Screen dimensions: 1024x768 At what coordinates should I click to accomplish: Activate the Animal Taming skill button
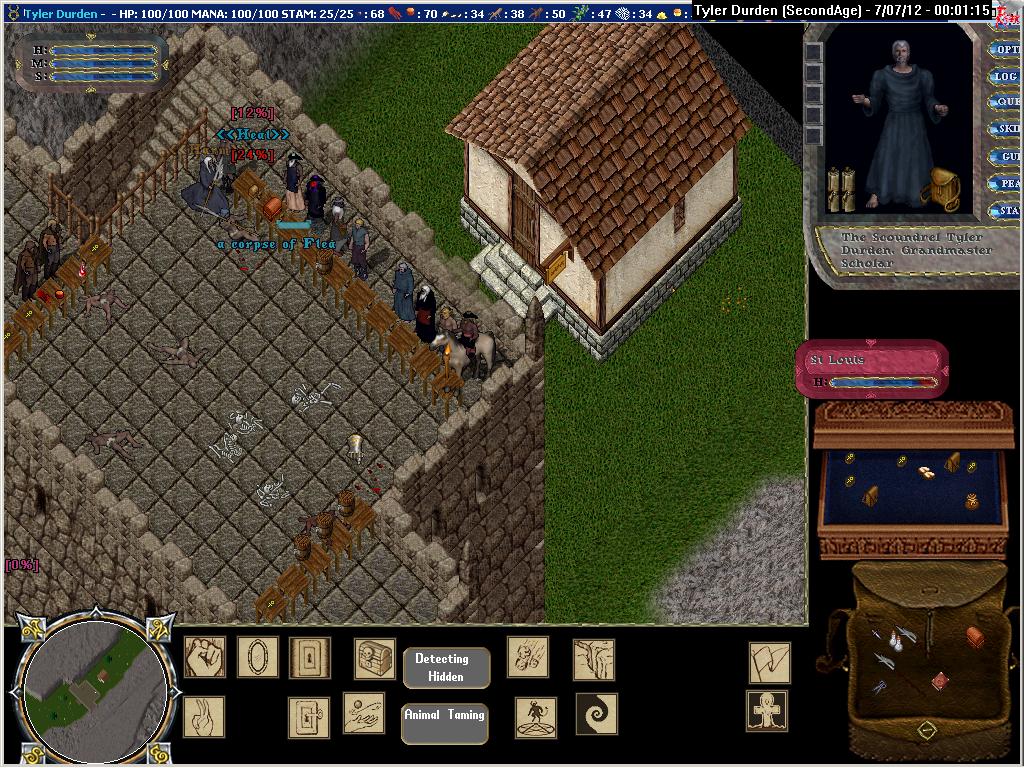pos(444,723)
